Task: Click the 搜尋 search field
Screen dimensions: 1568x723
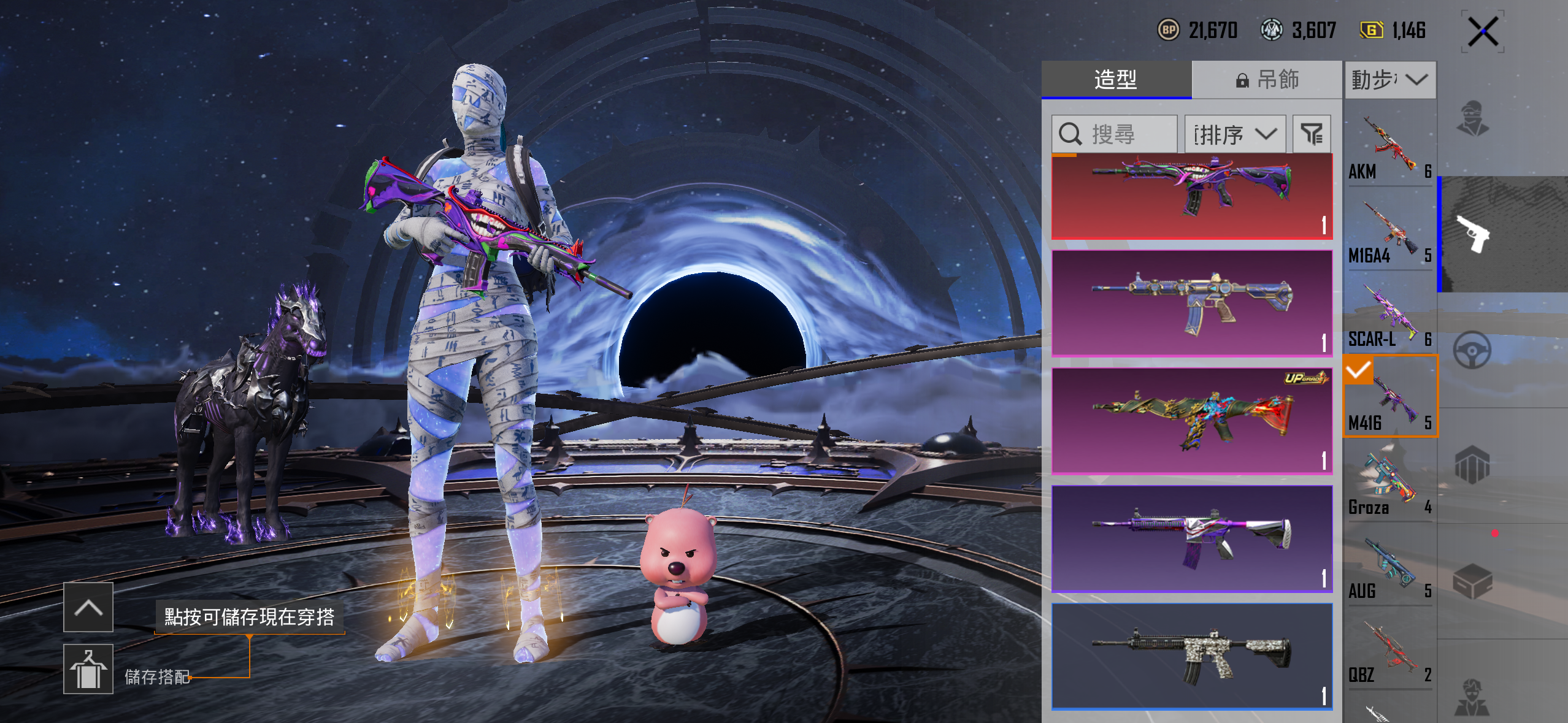Action: tap(1114, 134)
